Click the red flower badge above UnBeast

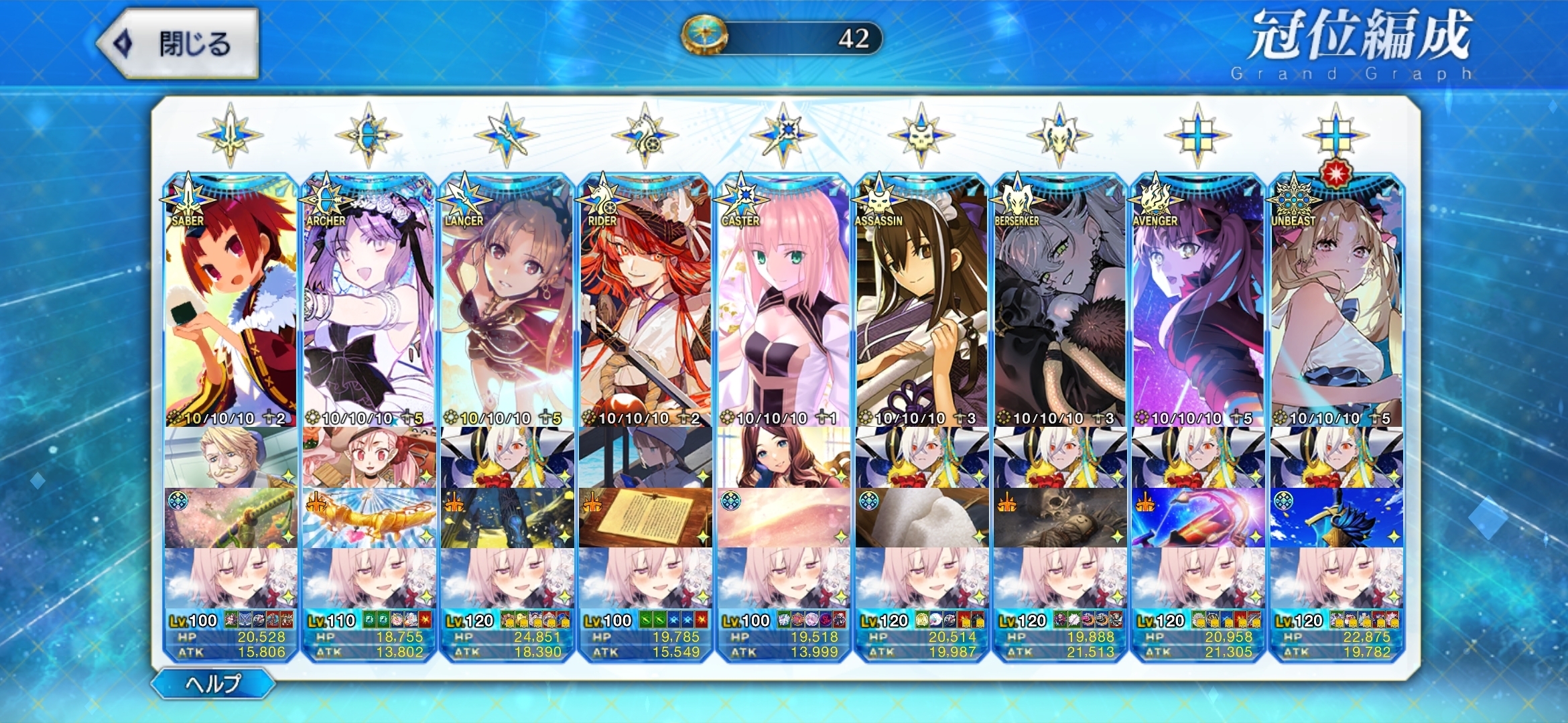(x=1335, y=174)
